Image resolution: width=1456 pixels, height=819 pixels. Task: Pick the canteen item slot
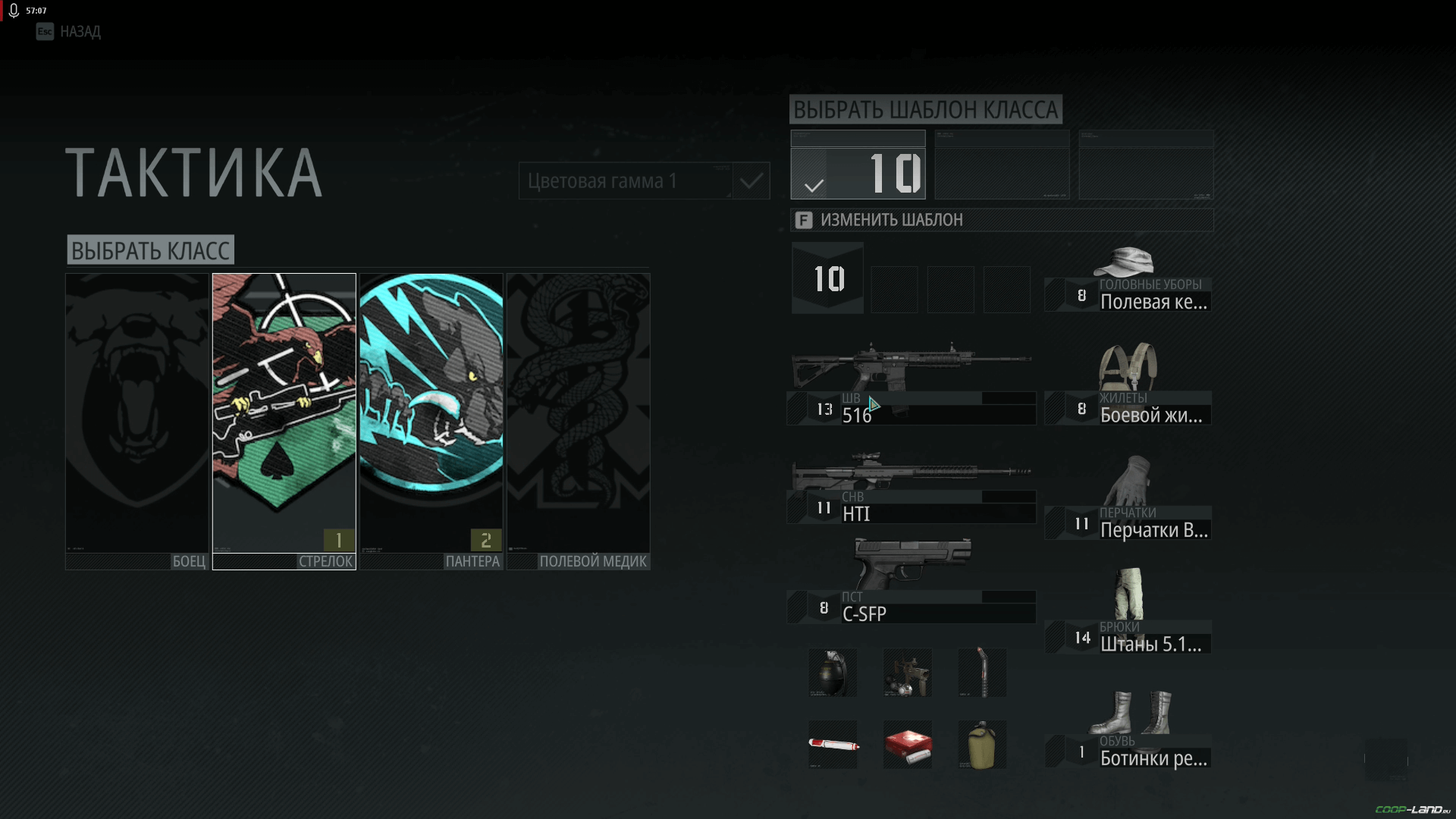[982, 745]
